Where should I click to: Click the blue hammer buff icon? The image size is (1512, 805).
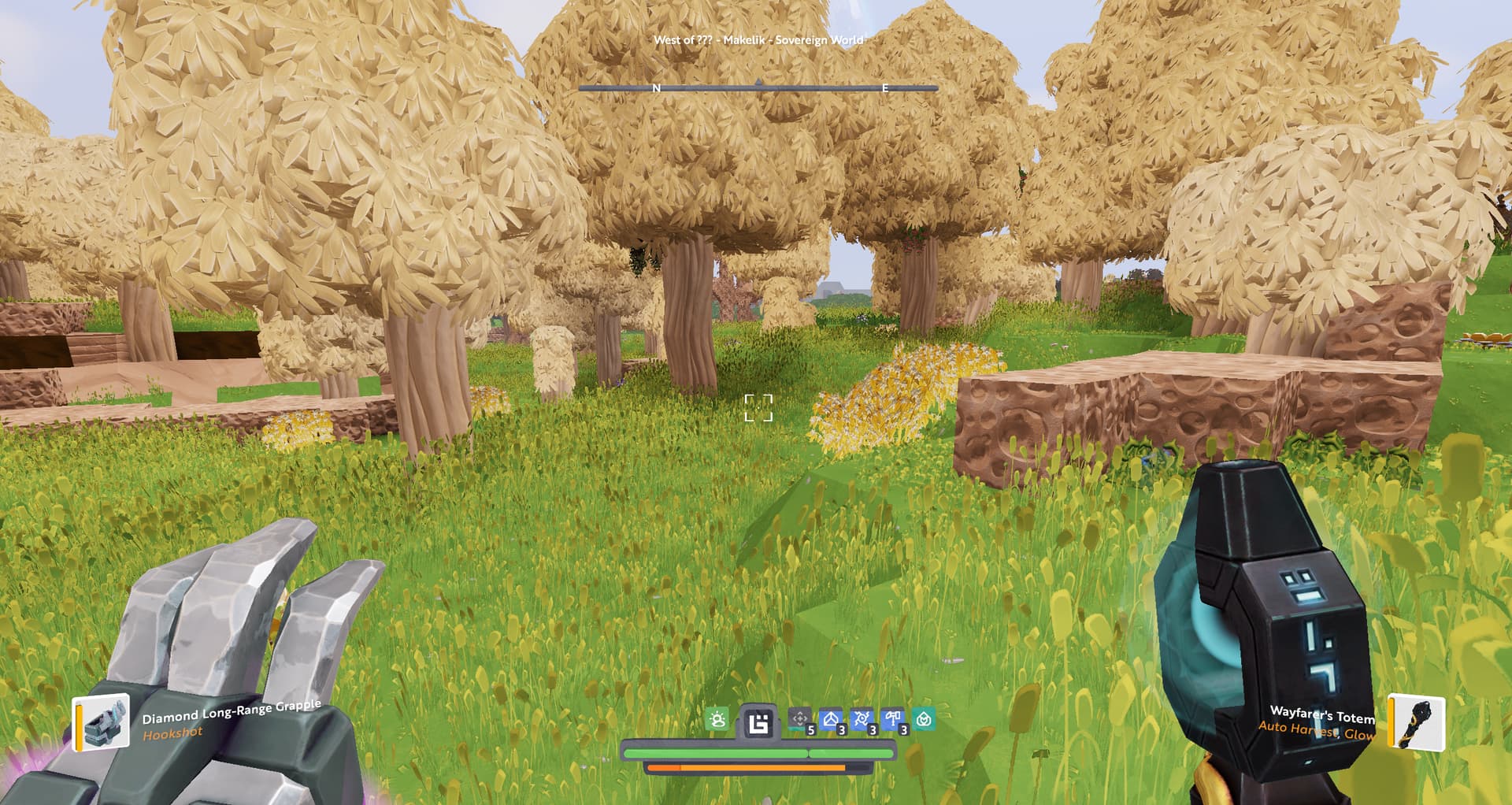click(893, 719)
